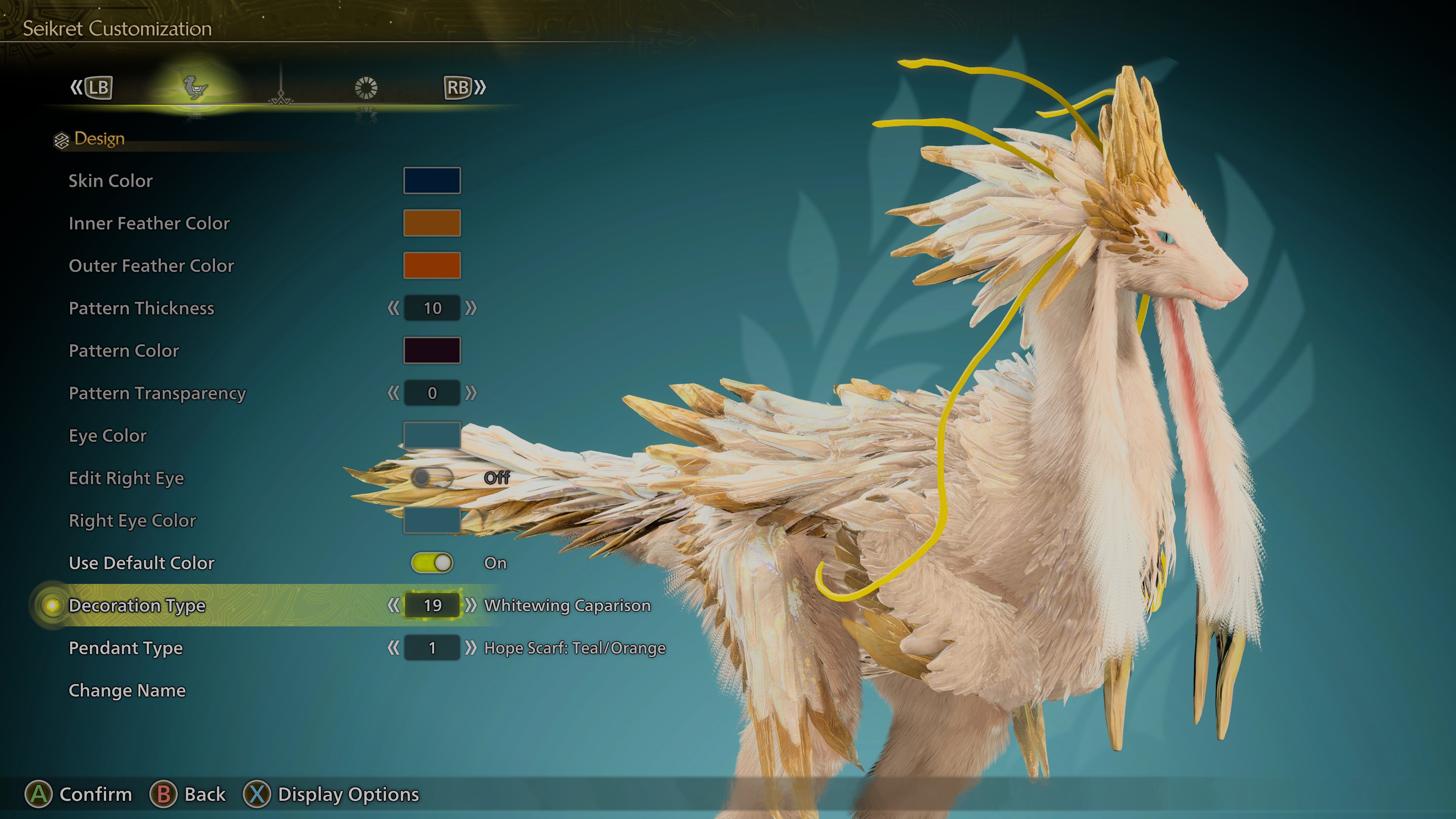
Task: Select the Pattern Color swatch
Action: (x=432, y=350)
